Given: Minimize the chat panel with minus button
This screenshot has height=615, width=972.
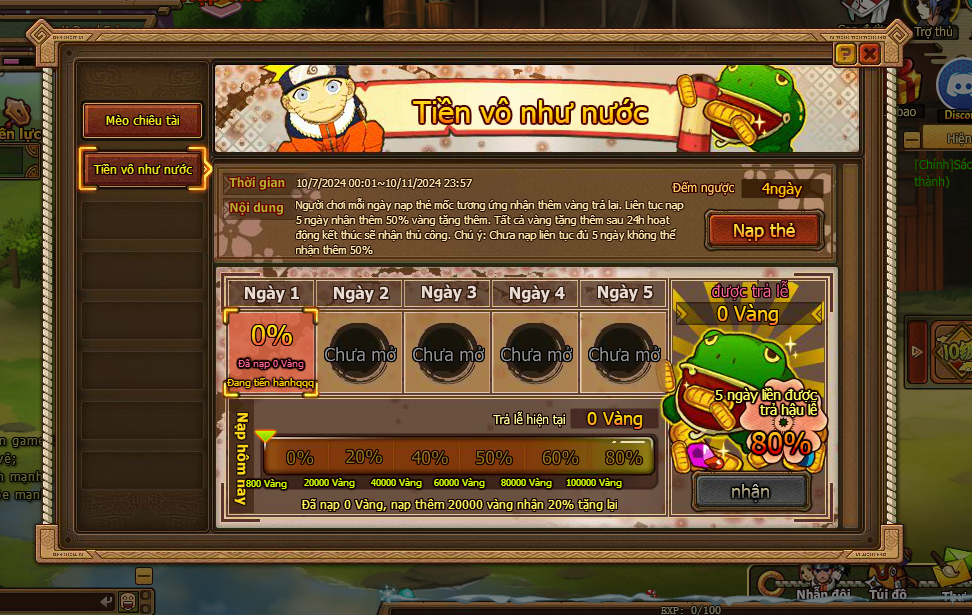Looking at the screenshot, I should (x=144, y=576).
